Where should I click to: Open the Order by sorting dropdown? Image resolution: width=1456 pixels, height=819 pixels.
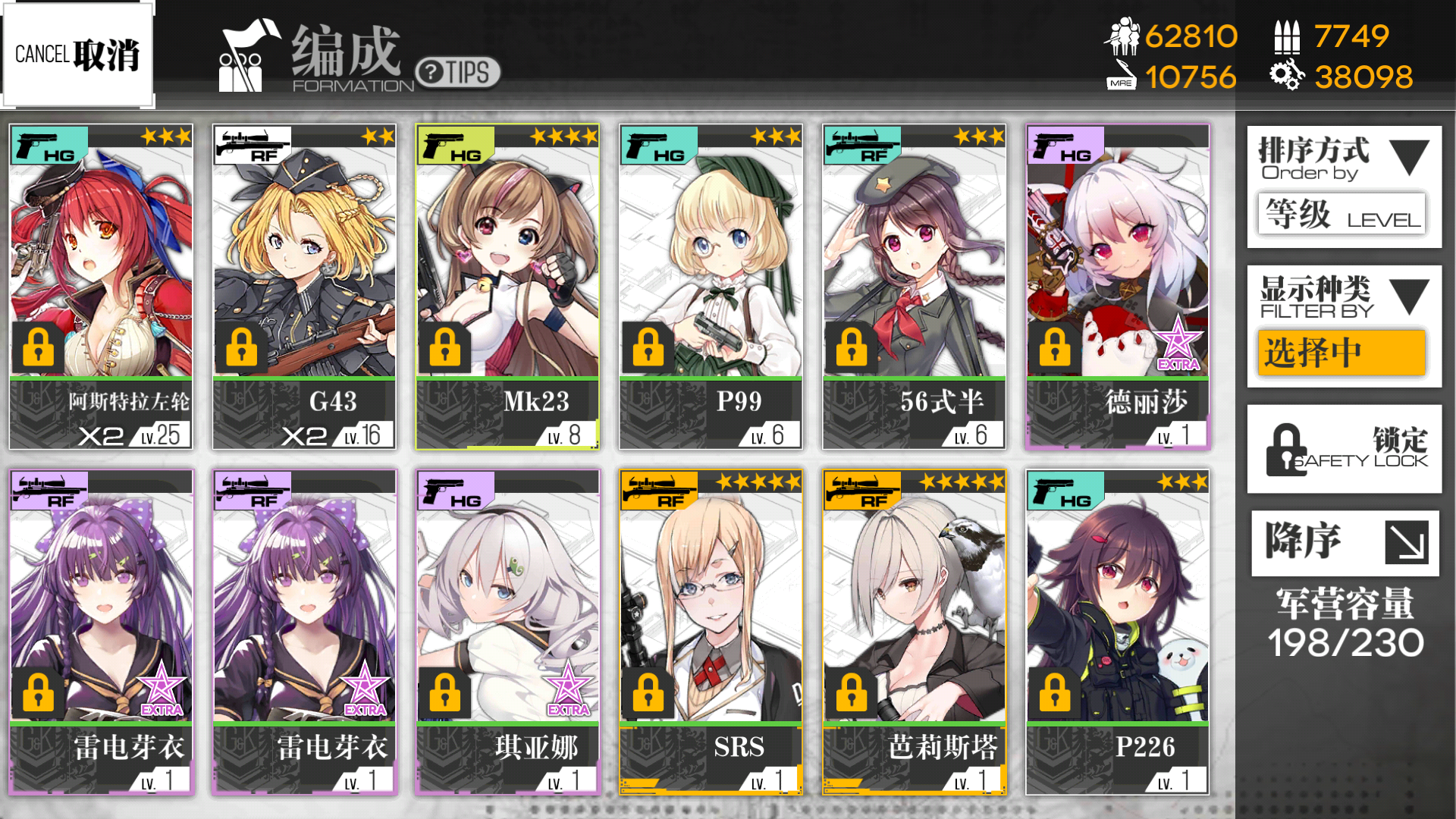point(1410,157)
